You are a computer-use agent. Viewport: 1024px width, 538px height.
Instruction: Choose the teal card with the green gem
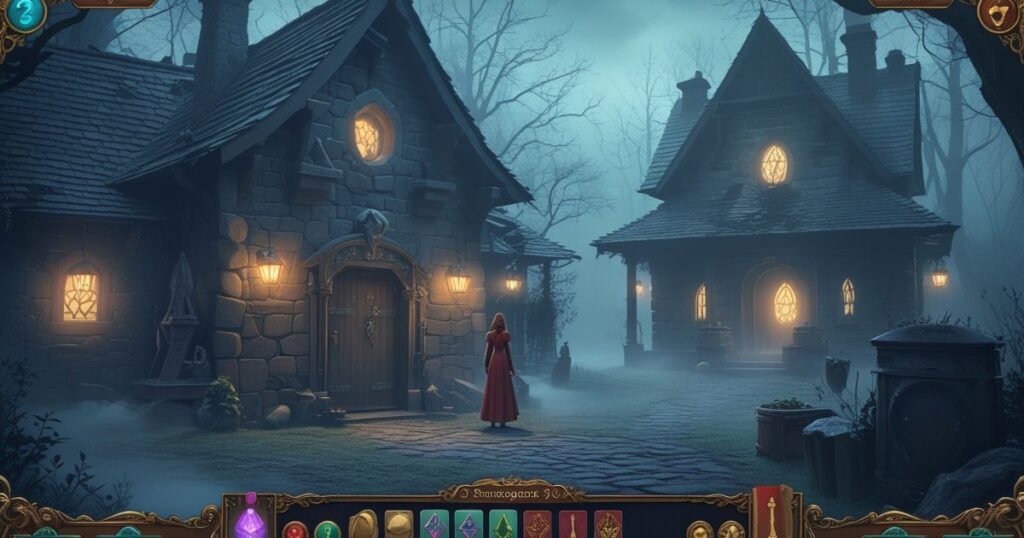(502, 525)
